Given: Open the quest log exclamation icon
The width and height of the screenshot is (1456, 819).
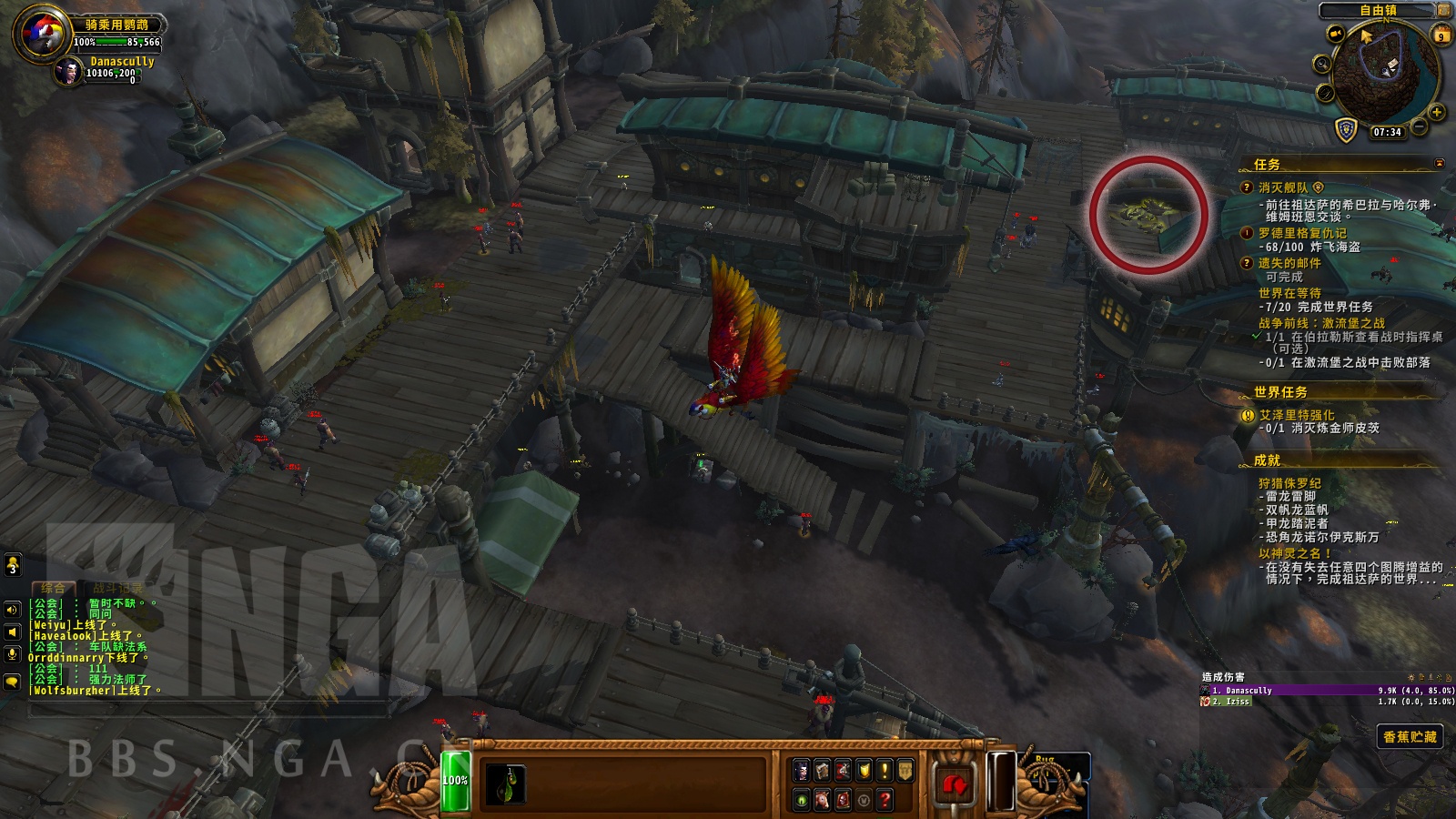Looking at the screenshot, I should (884, 770).
